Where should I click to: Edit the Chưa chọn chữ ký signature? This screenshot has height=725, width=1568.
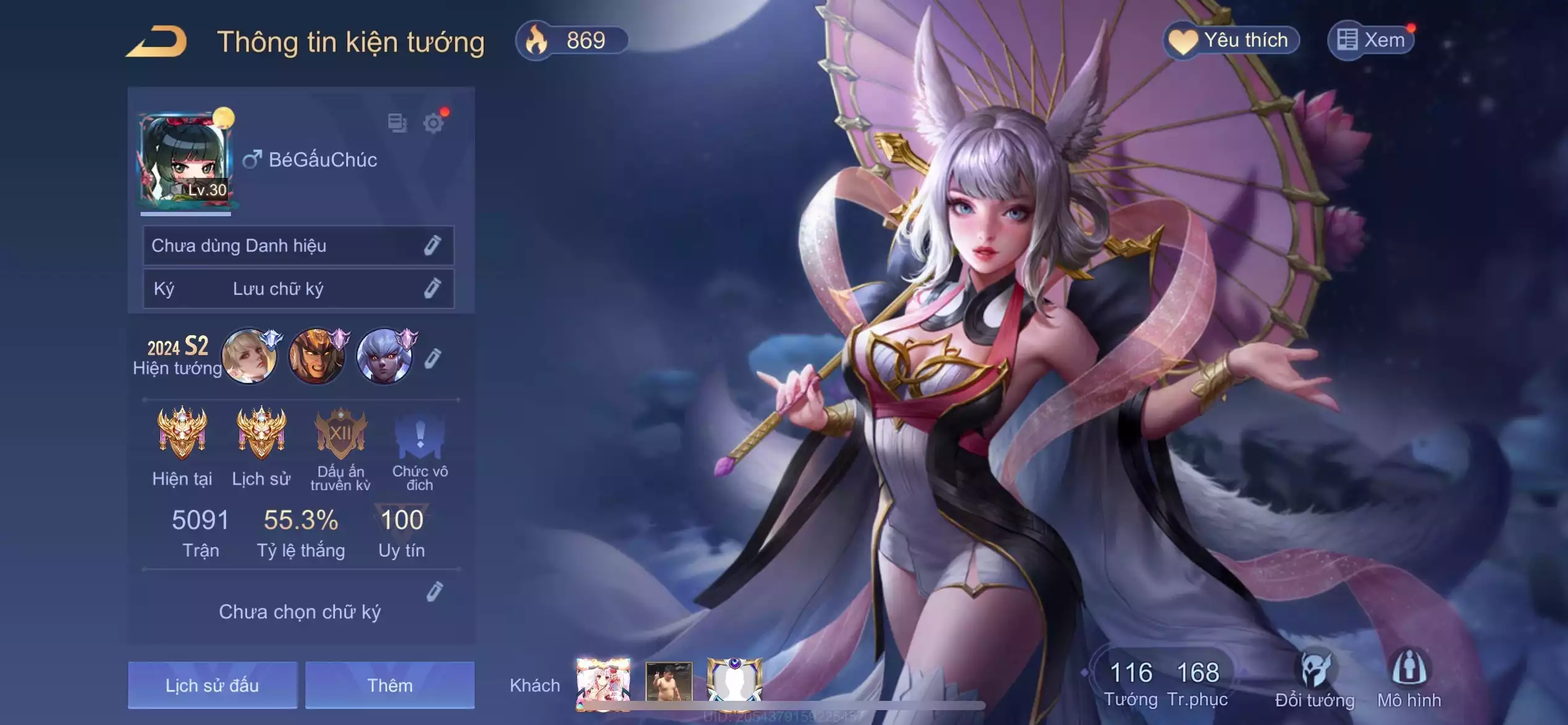[435, 592]
